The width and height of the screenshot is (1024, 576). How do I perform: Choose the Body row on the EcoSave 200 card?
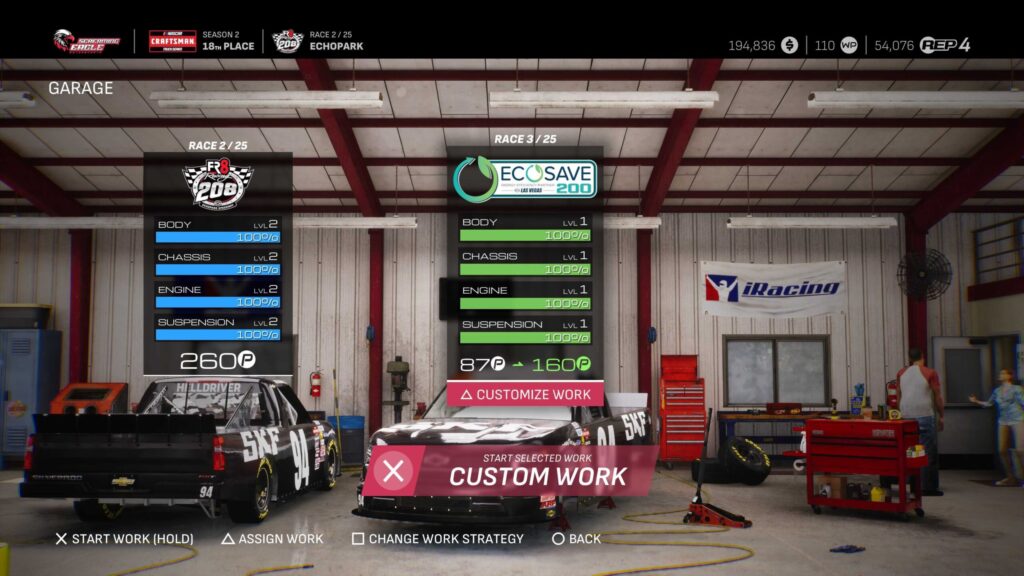[525, 228]
